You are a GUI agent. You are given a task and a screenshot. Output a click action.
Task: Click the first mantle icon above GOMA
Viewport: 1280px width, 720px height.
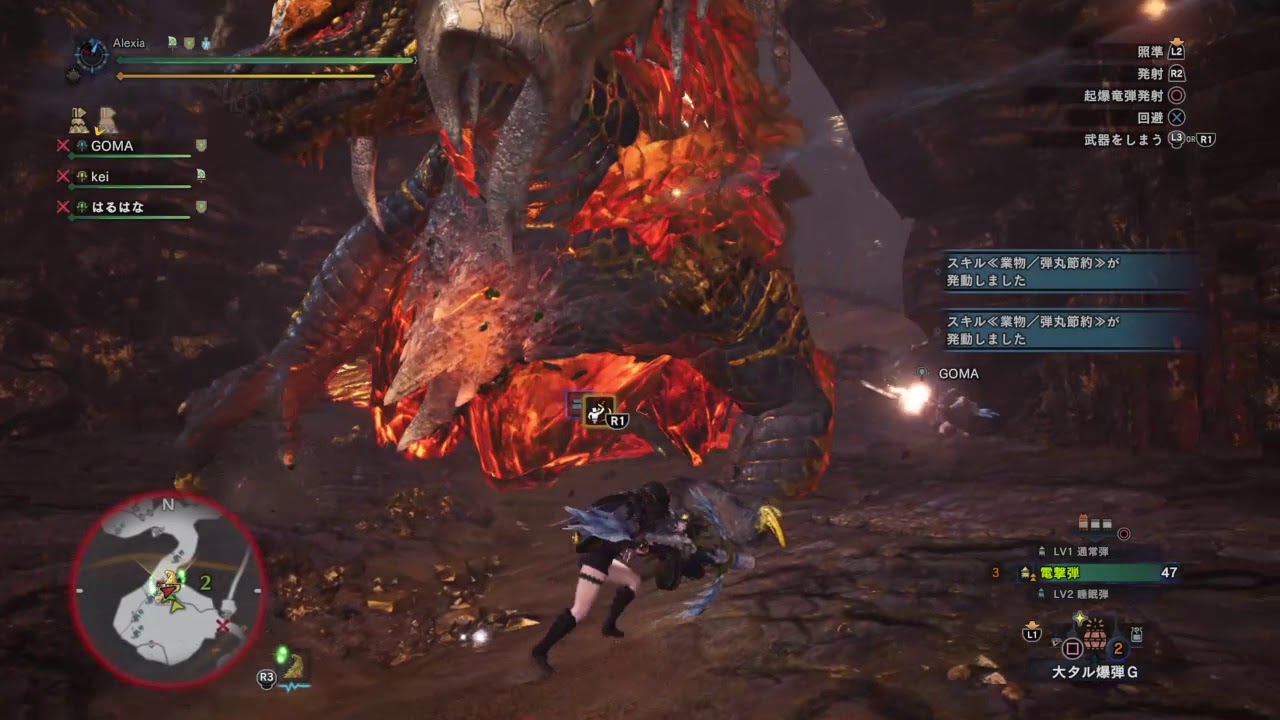tap(78, 121)
